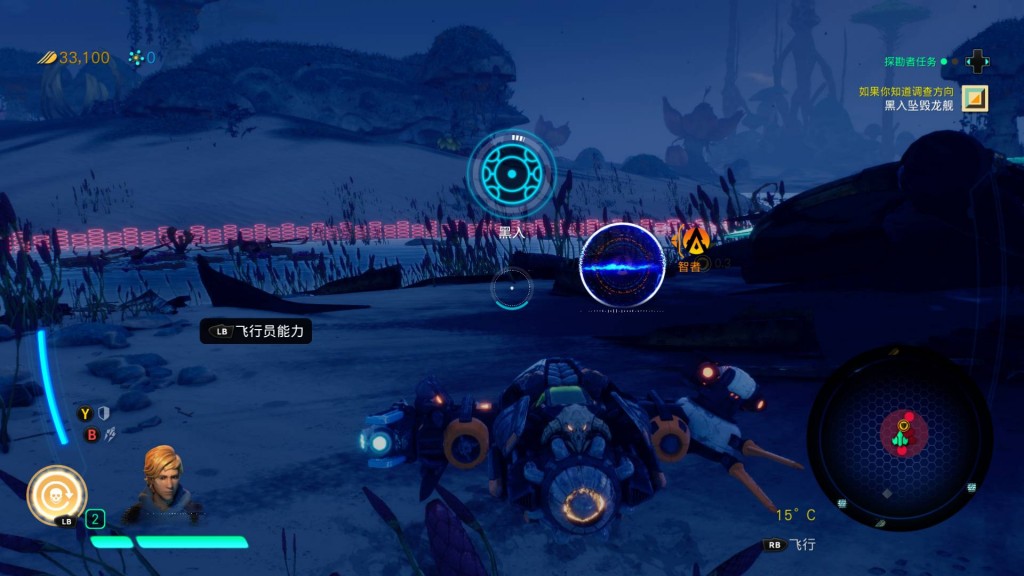This screenshot has height=576, width=1024.
Task: Click the yellow square objective icon
Action: tap(975, 98)
